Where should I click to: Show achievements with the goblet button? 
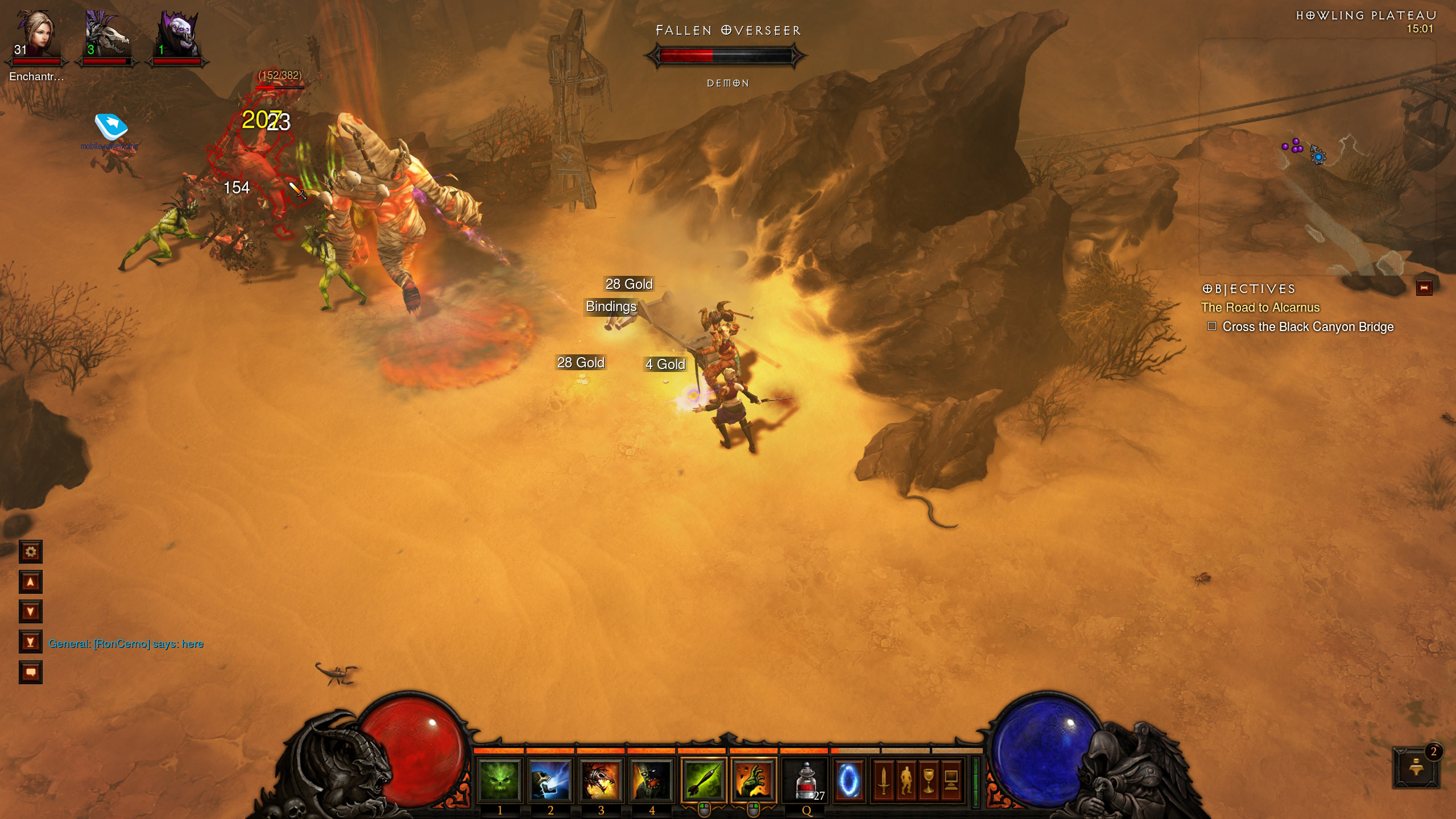pos(928,780)
